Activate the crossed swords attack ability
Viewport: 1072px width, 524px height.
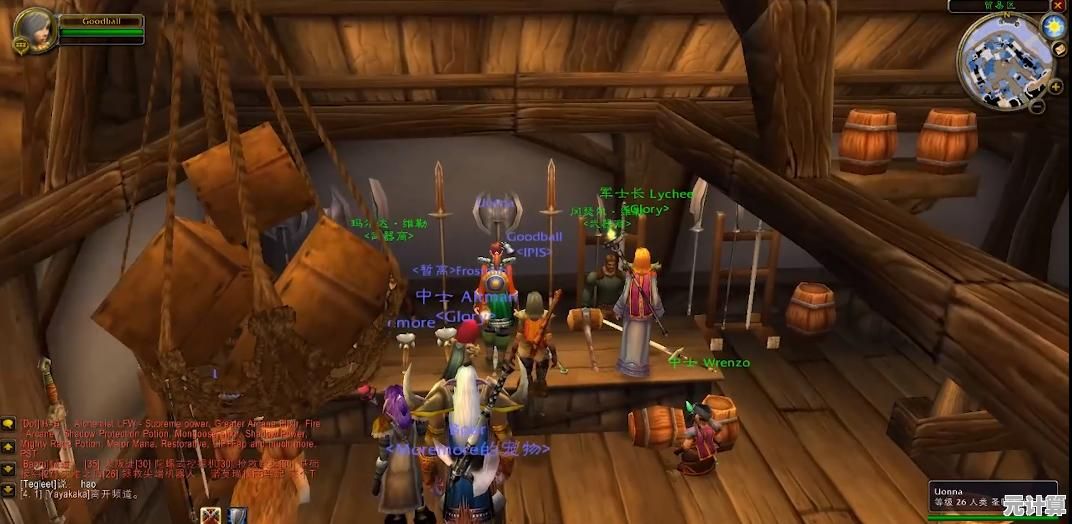click(x=211, y=516)
